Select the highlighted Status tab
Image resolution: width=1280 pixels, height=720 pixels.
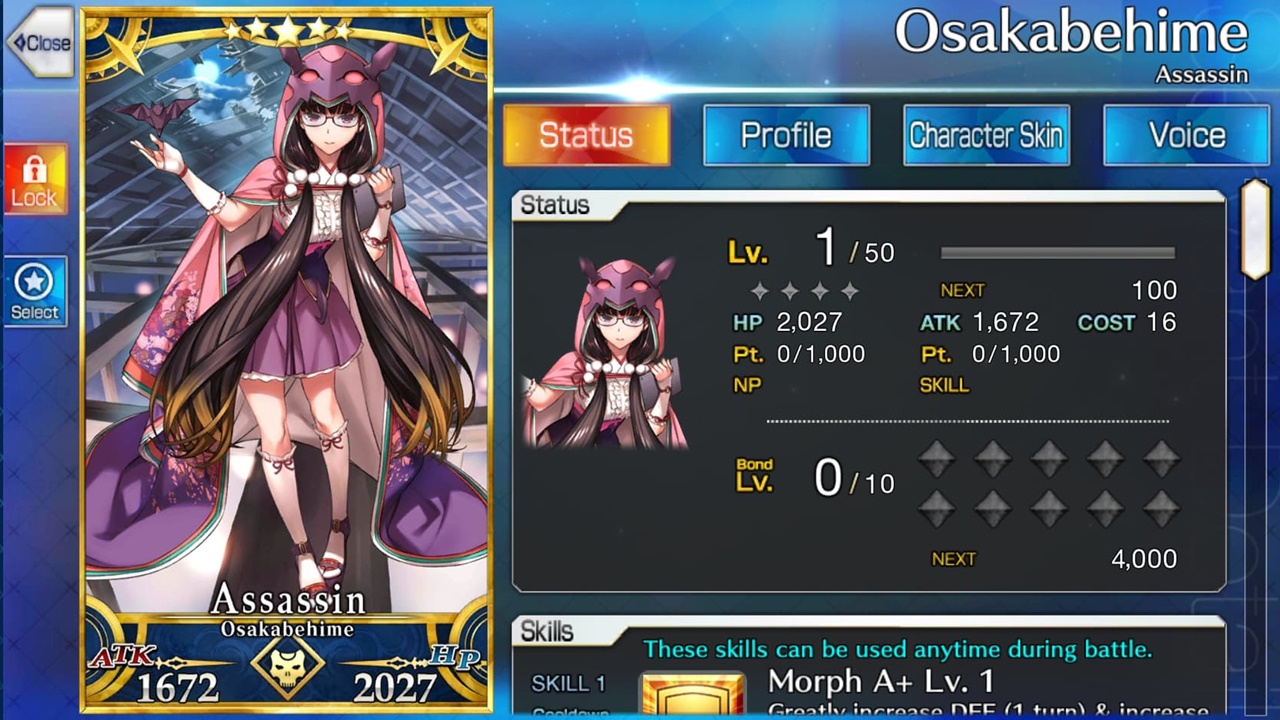pyautogui.click(x=587, y=135)
